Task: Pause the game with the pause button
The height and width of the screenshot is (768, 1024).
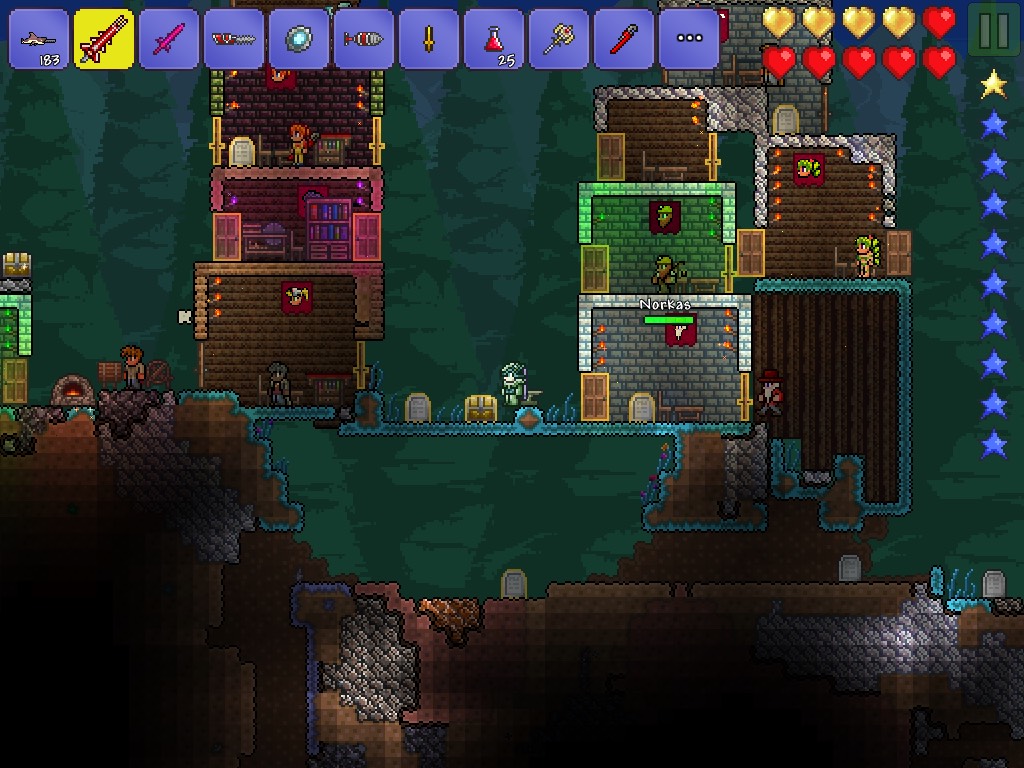Action: (993, 31)
